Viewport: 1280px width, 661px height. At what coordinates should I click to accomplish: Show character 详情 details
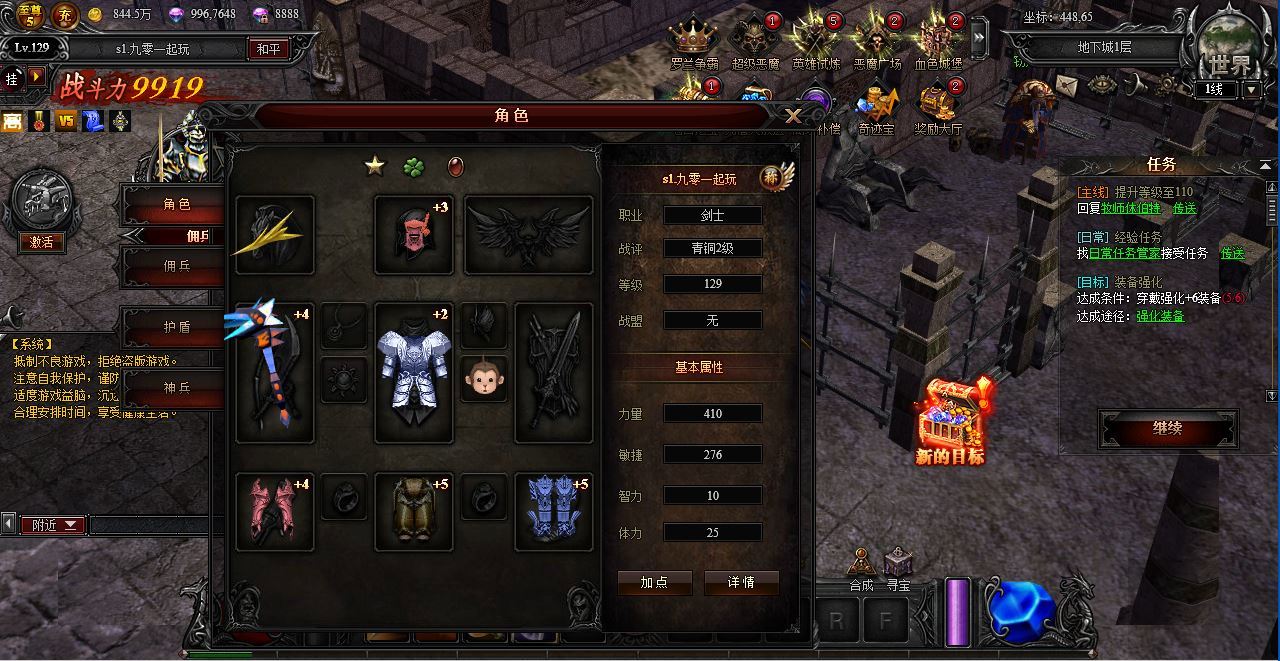pos(741,582)
